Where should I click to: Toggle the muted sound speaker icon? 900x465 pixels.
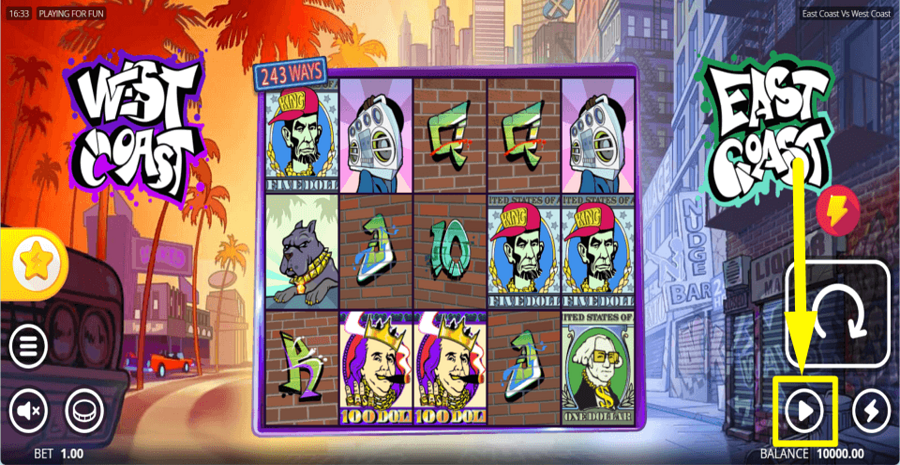[x=29, y=410]
